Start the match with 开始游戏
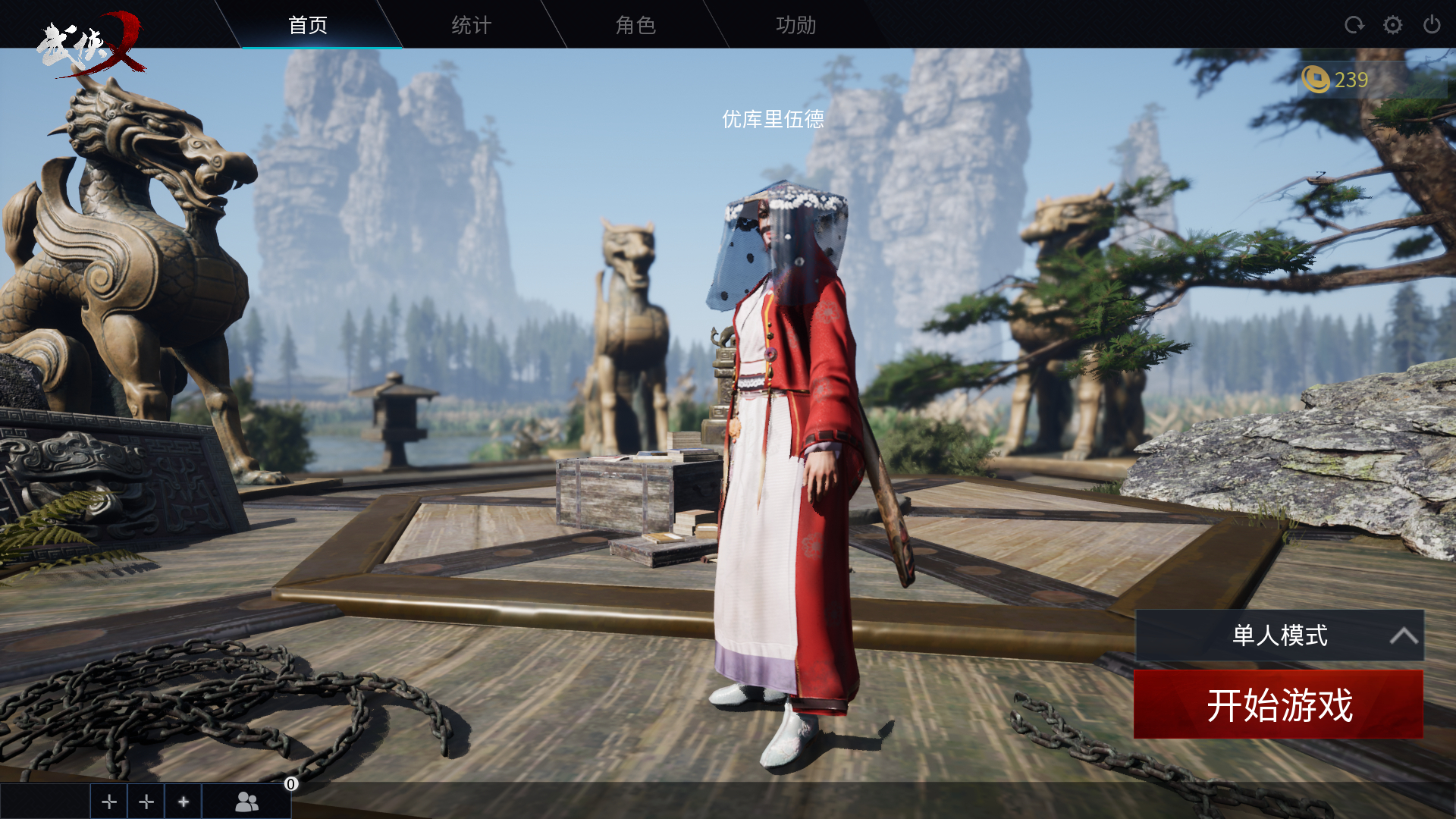 1279,704
